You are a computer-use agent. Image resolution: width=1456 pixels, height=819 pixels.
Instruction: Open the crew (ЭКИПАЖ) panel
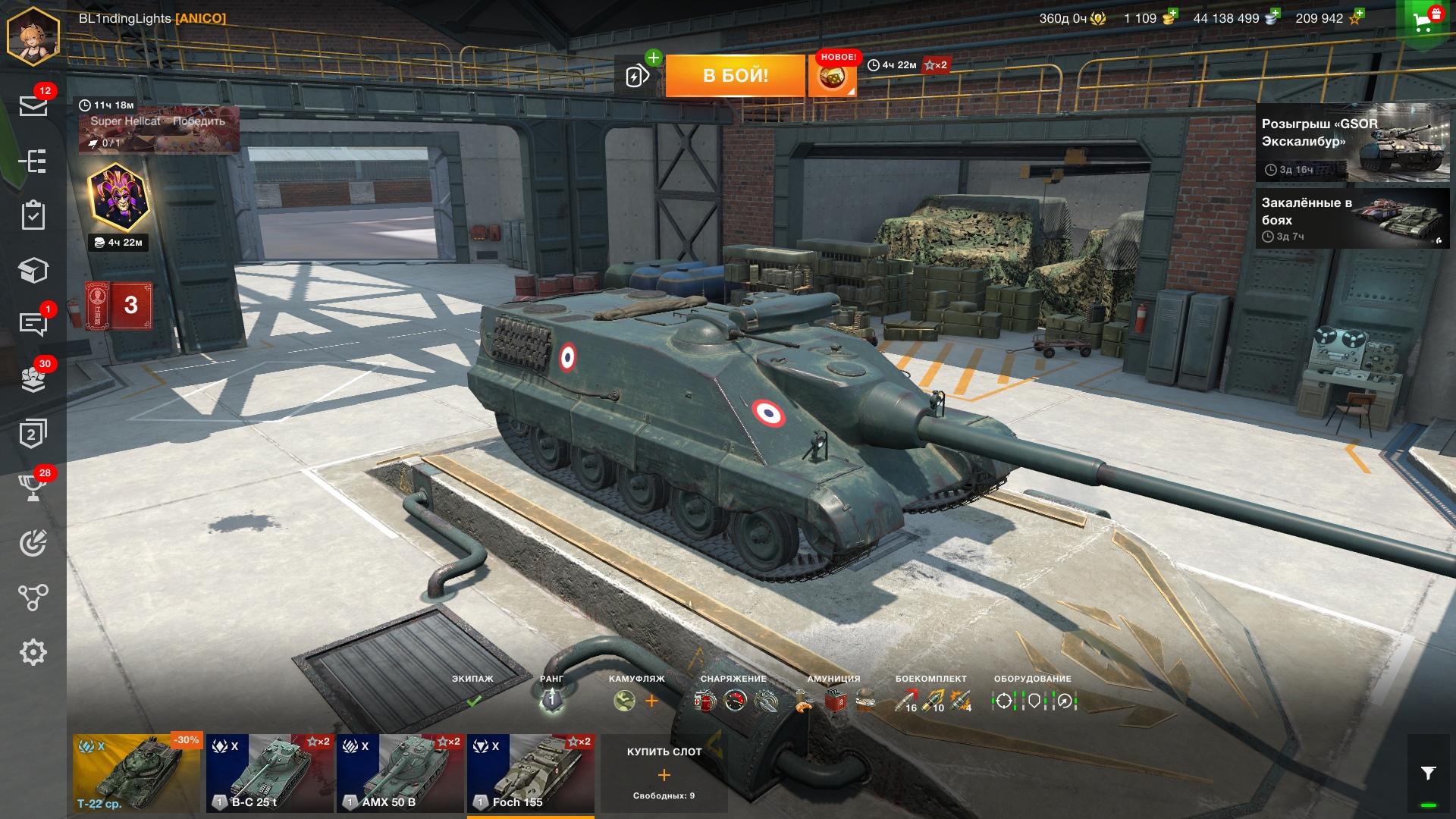(x=472, y=692)
